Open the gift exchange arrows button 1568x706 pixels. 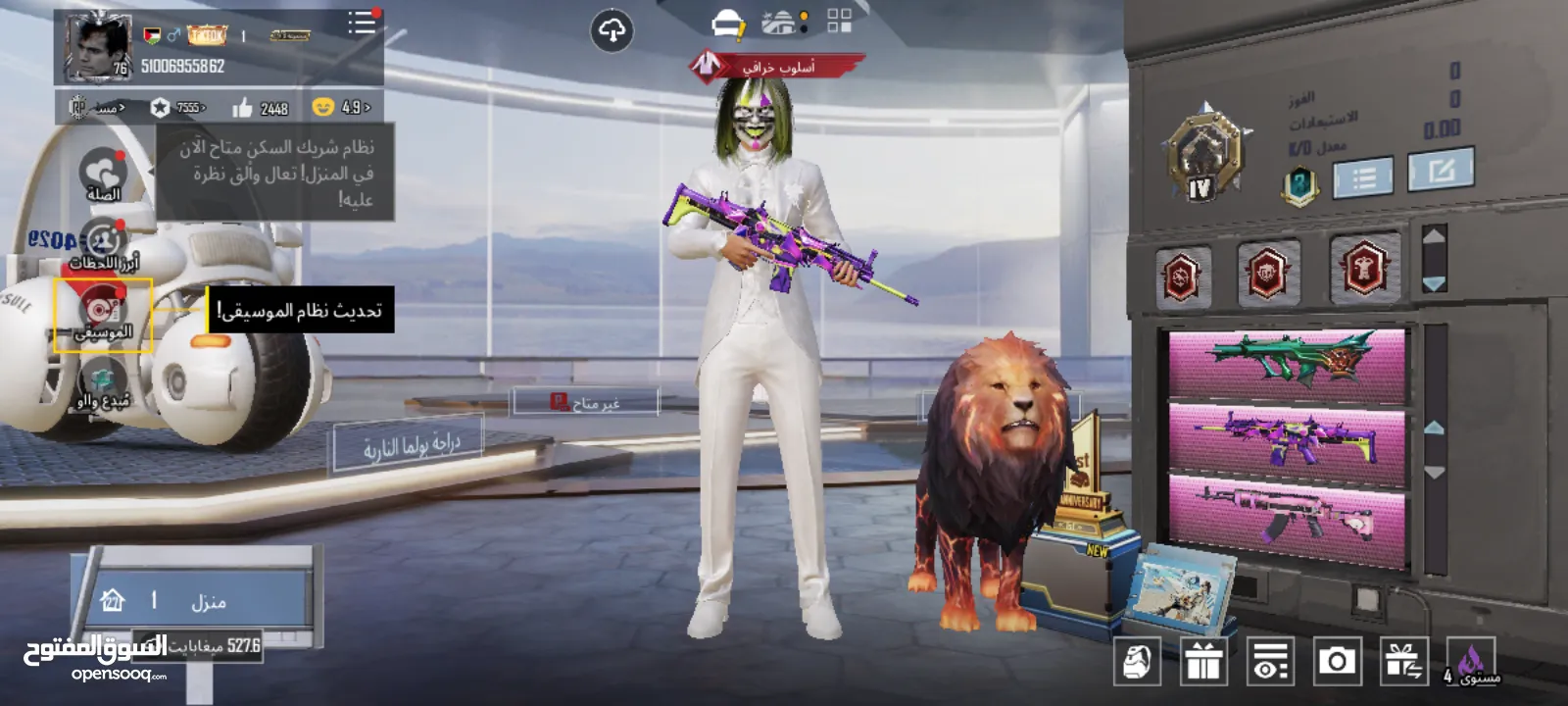(x=1403, y=662)
